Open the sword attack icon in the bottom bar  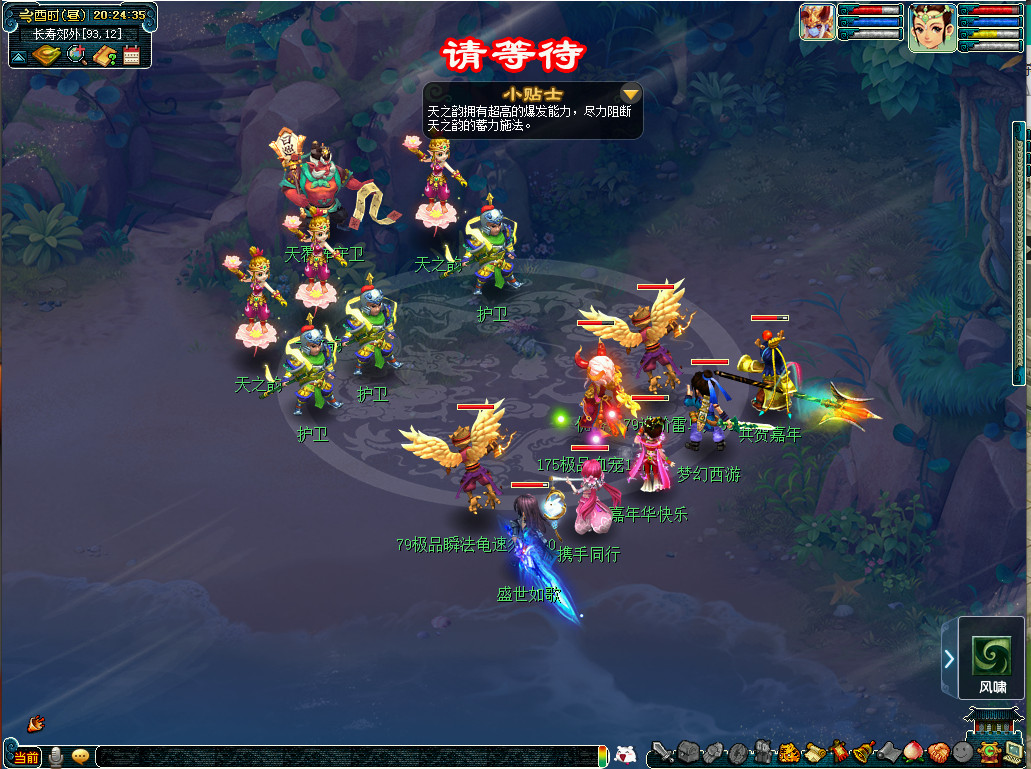[661, 752]
